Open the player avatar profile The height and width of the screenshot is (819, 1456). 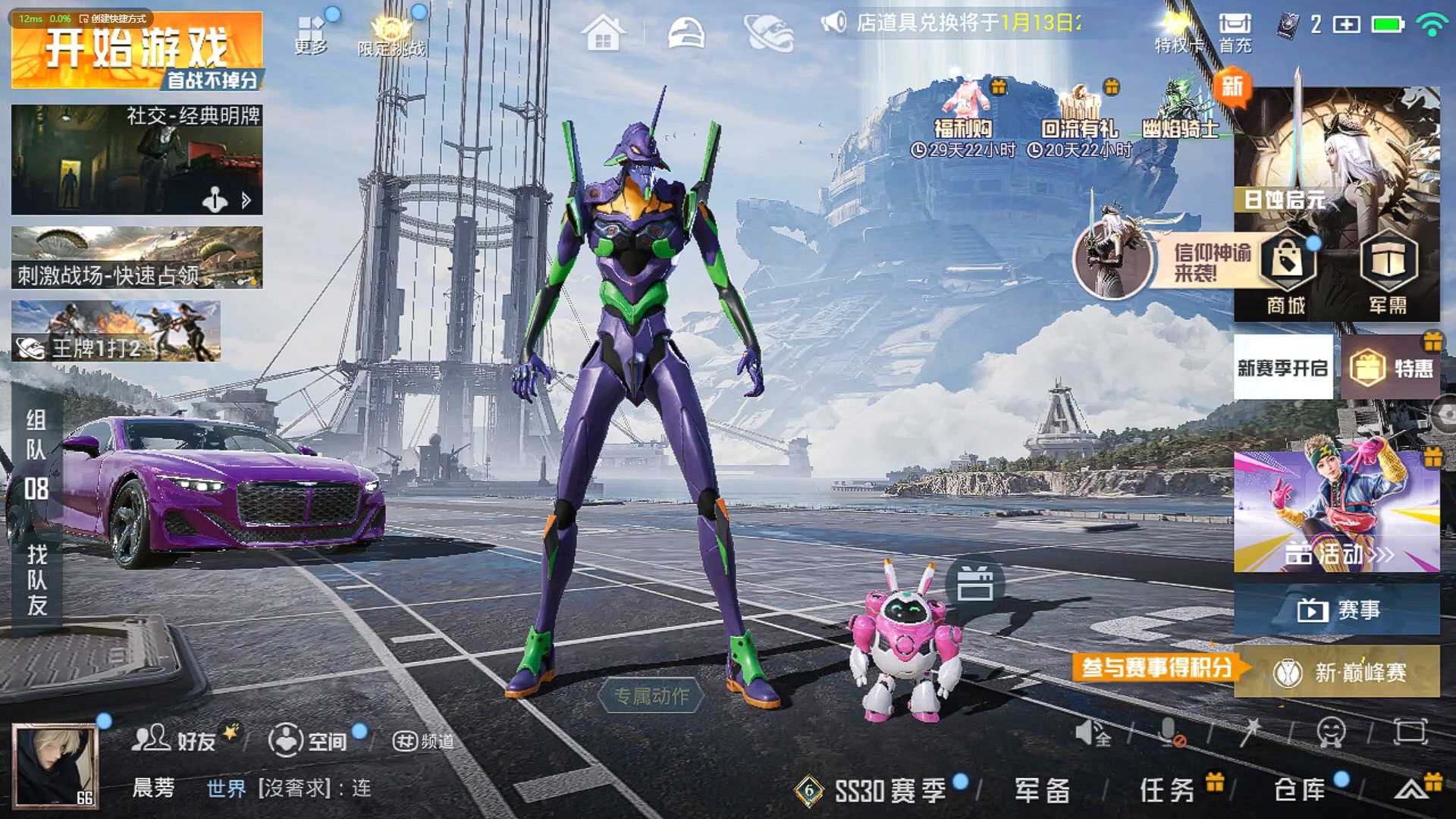coord(55,764)
